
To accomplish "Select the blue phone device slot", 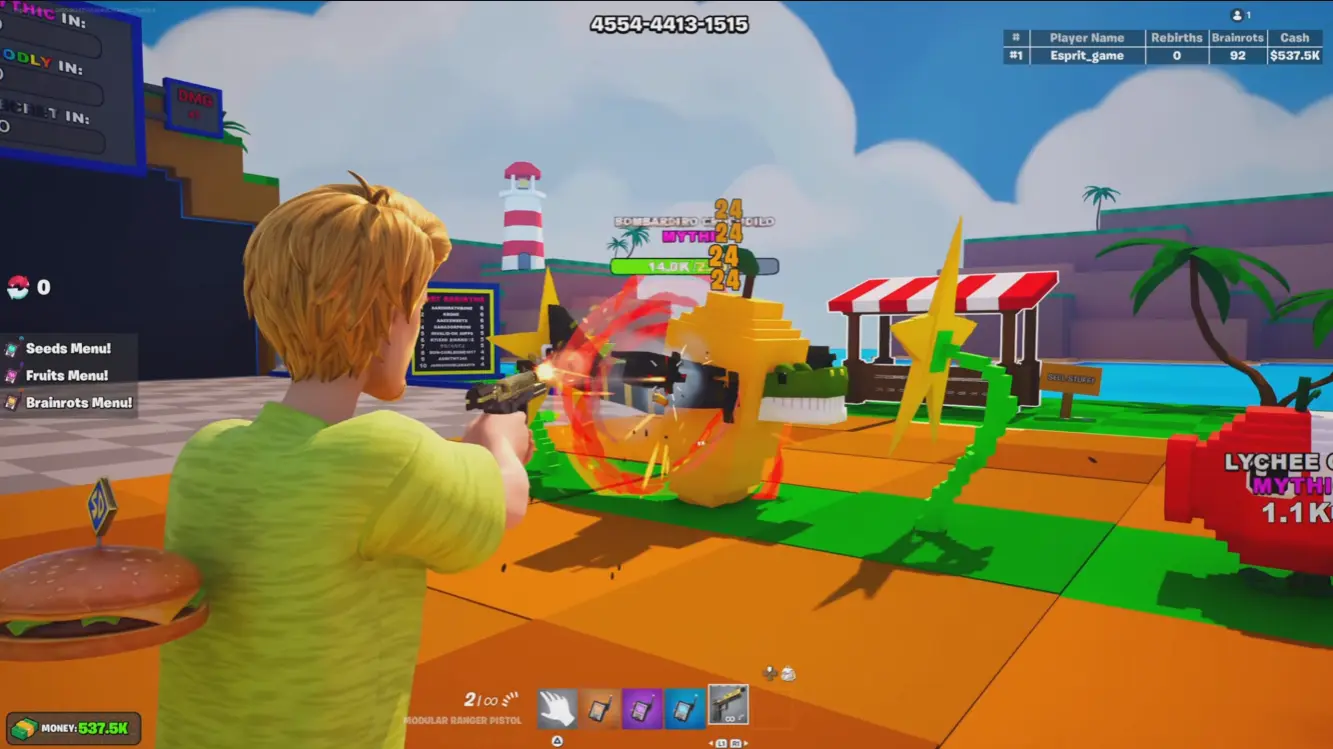I will point(683,706).
